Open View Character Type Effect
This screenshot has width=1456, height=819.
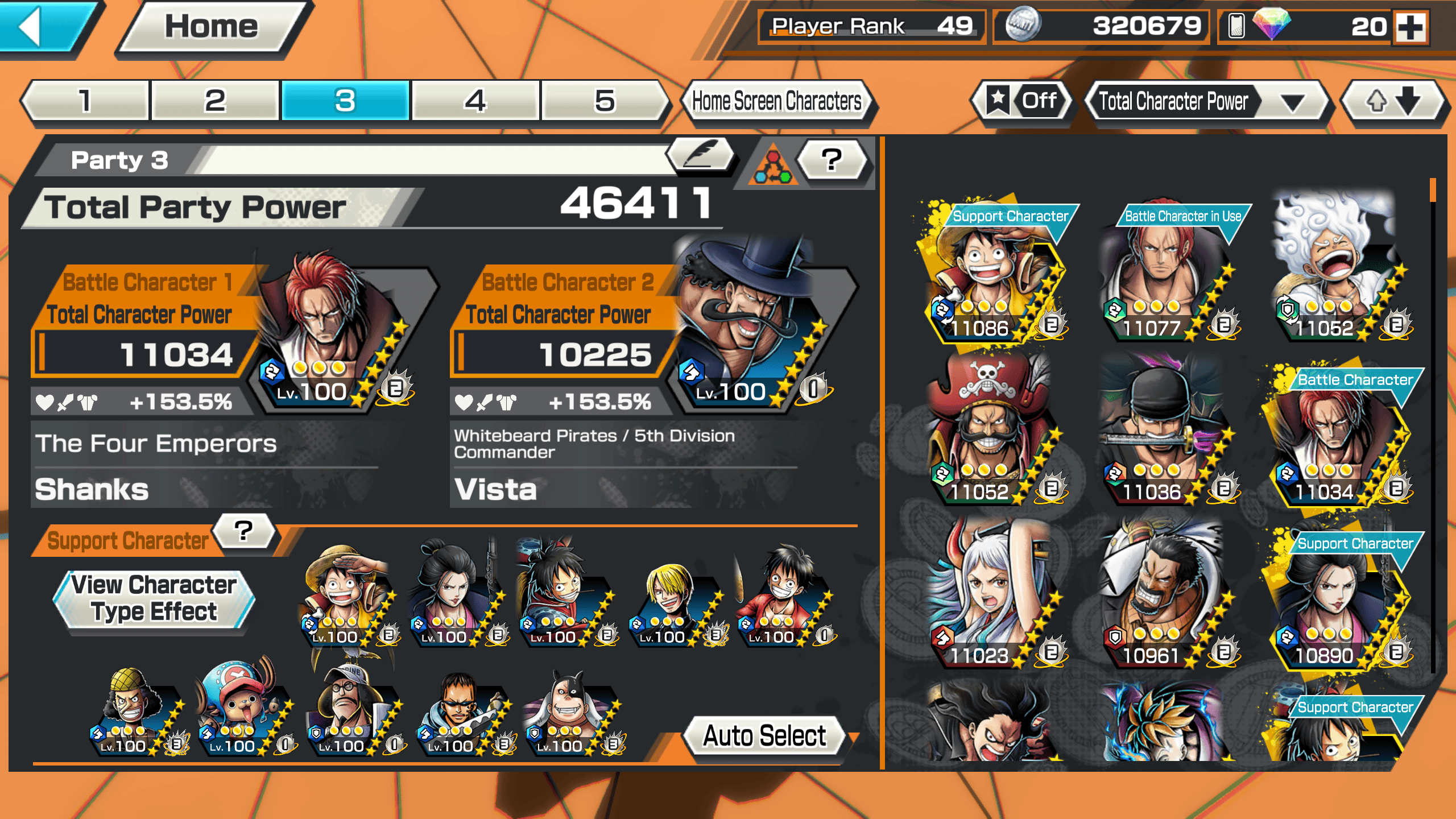(154, 599)
